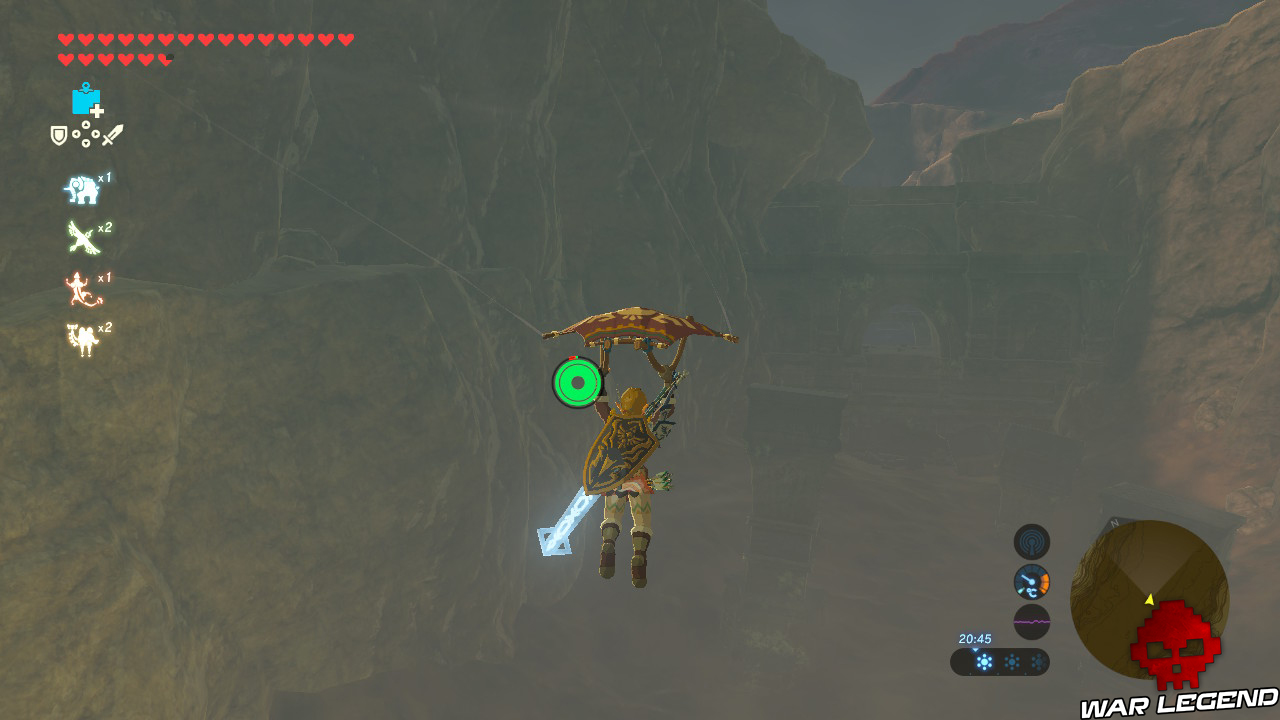Select the green bird icon labeled x2
This screenshot has width=1280, height=720.
tap(81, 236)
